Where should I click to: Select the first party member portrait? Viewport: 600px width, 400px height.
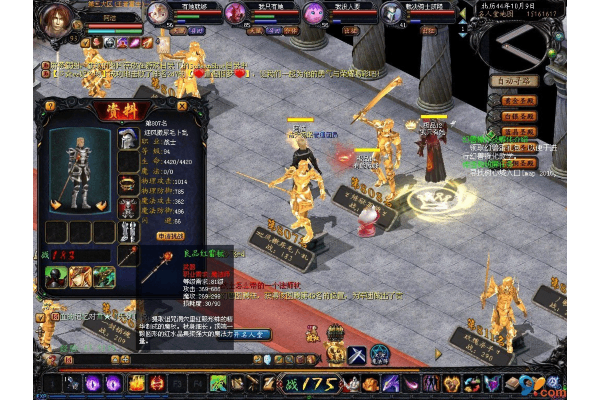point(158,13)
